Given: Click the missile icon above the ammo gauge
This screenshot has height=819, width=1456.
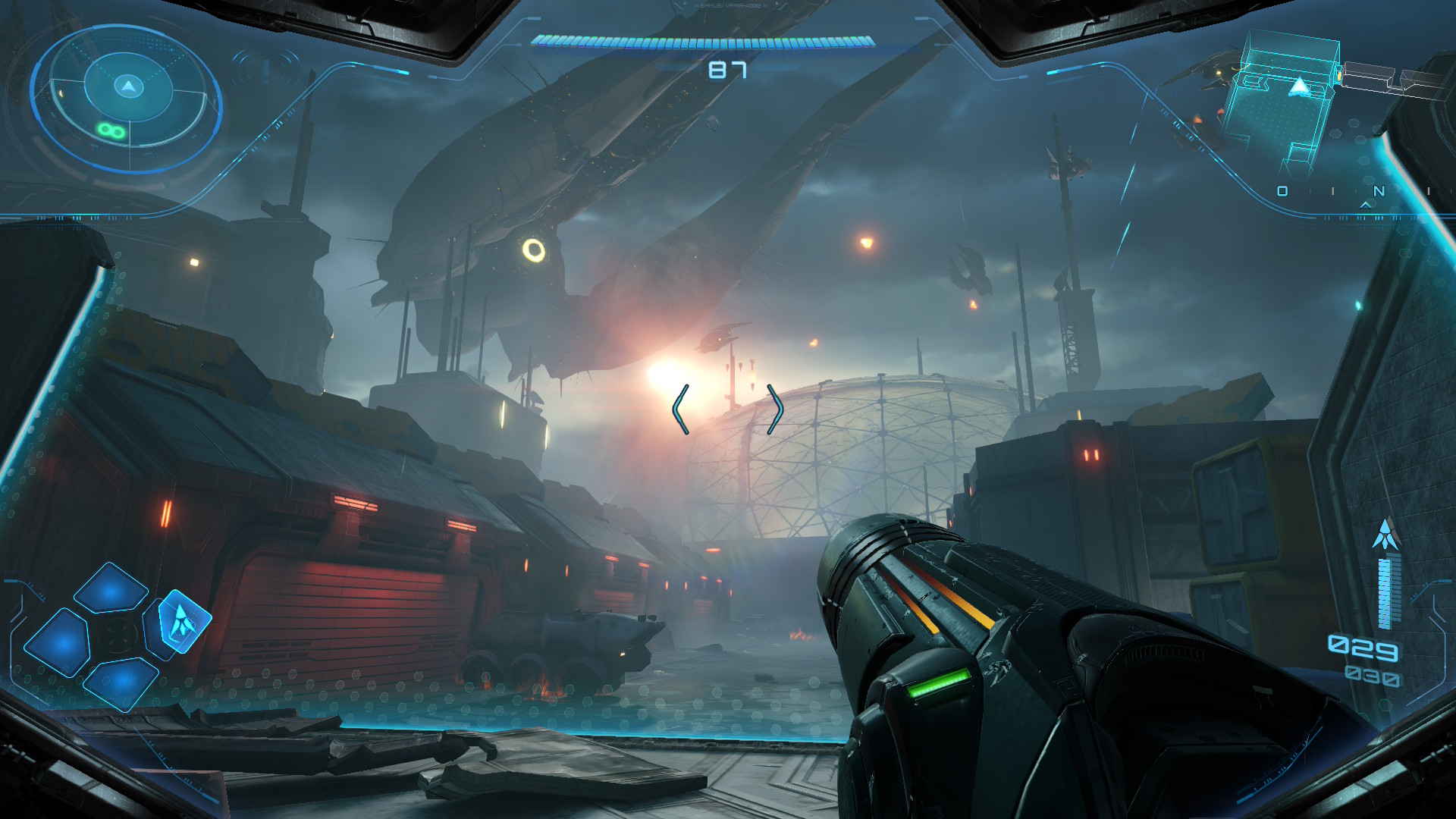Looking at the screenshot, I should (x=1386, y=535).
